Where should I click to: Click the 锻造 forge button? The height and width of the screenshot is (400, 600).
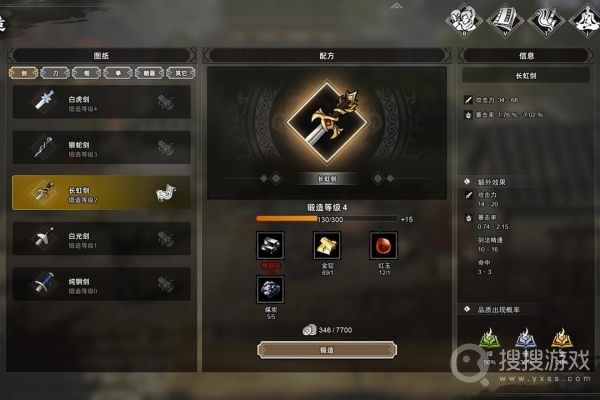coord(327,349)
